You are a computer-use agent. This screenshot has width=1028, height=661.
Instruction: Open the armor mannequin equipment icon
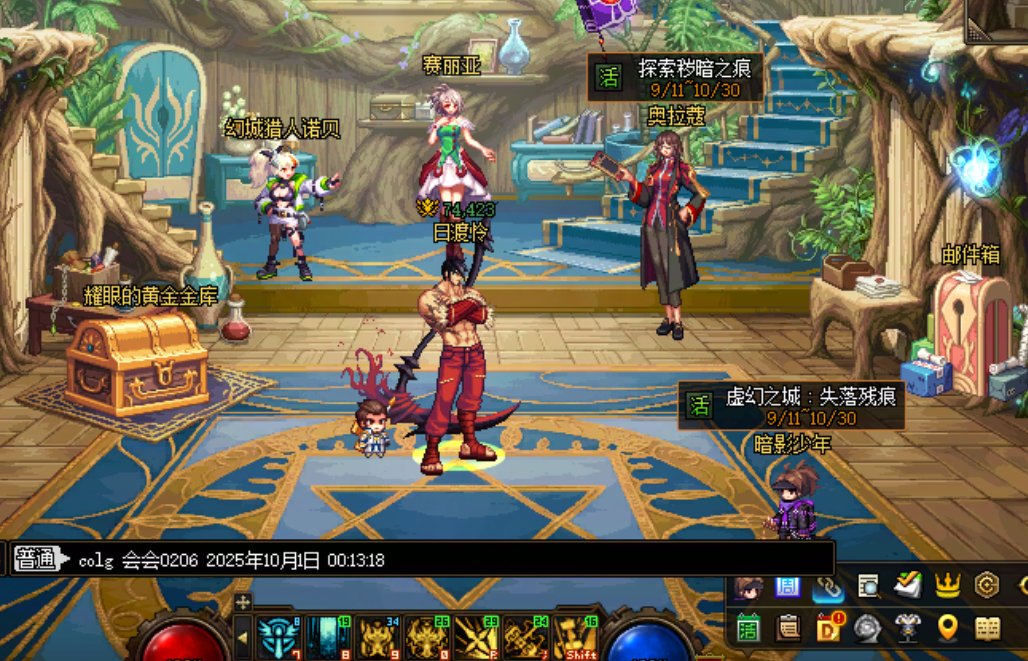(907, 628)
